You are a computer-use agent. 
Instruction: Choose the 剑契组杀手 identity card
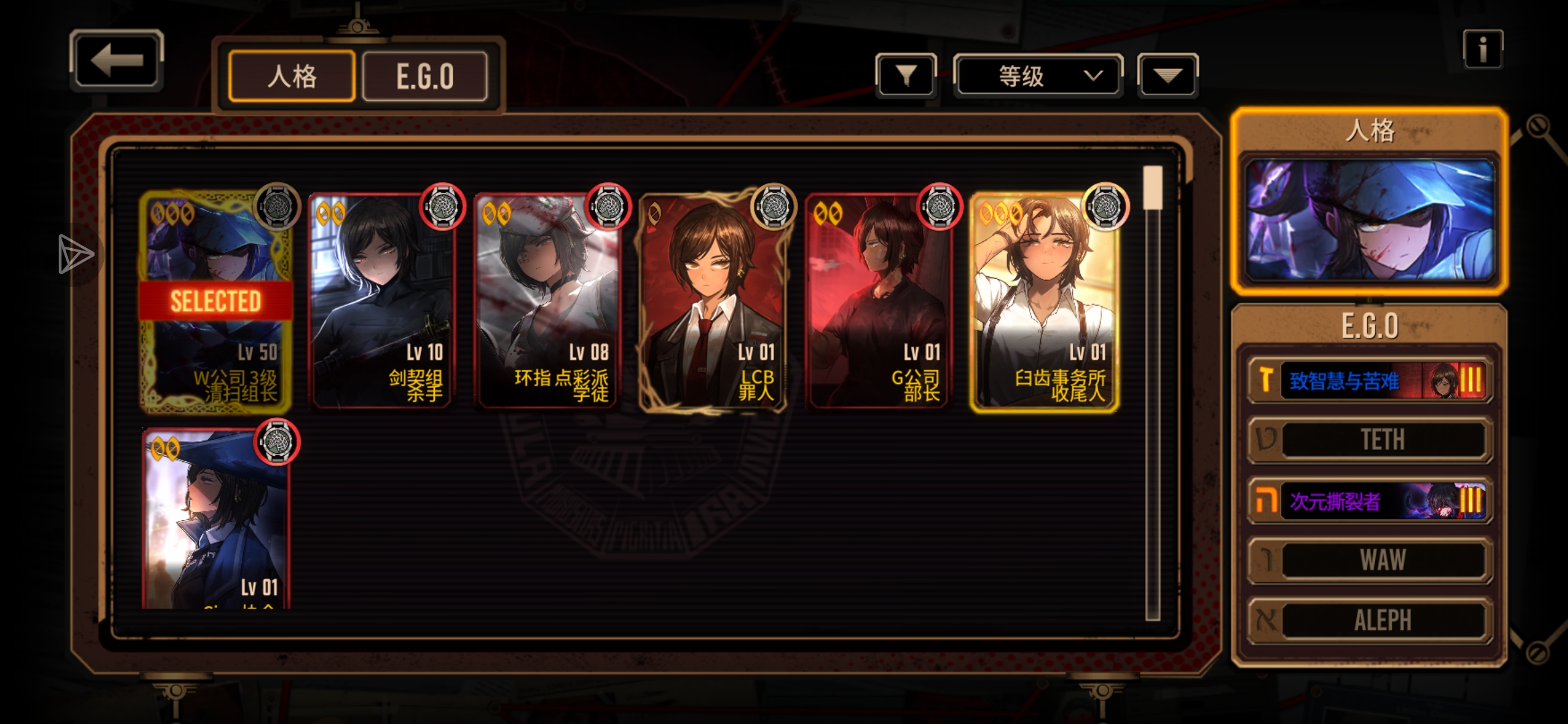tap(381, 302)
